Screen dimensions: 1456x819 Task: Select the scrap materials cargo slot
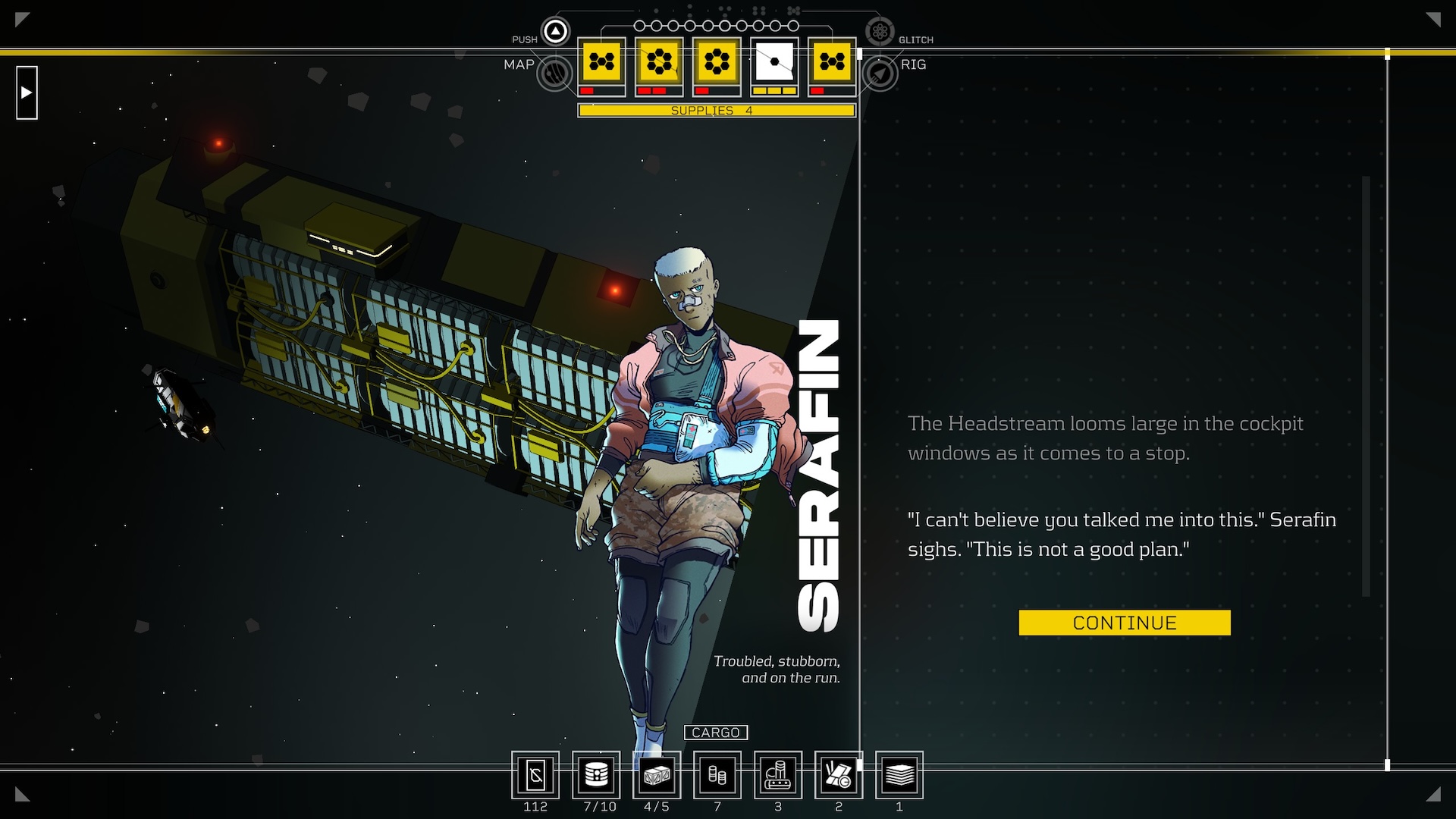pyautogui.click(x=839, y=775)
